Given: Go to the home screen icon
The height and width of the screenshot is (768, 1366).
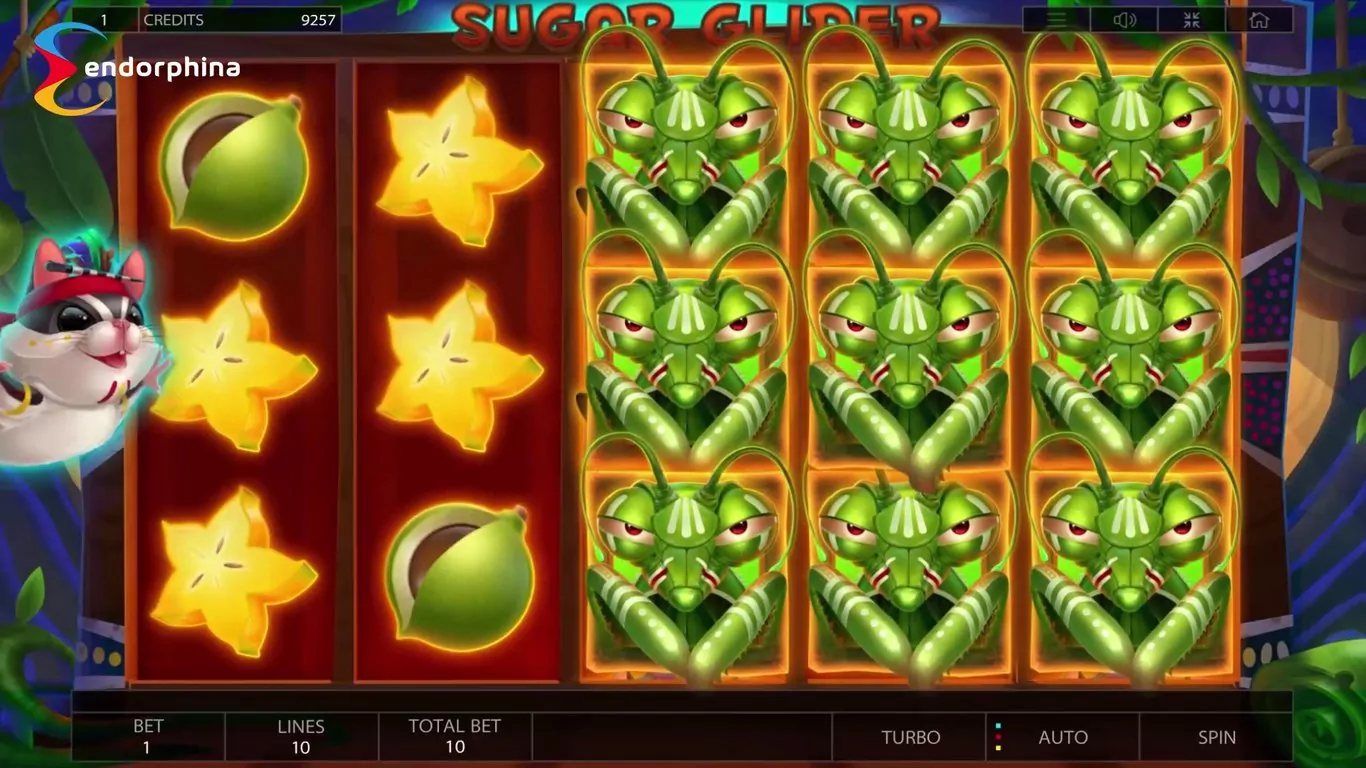Looking at the screenshot, I should tap(1258, 20).
